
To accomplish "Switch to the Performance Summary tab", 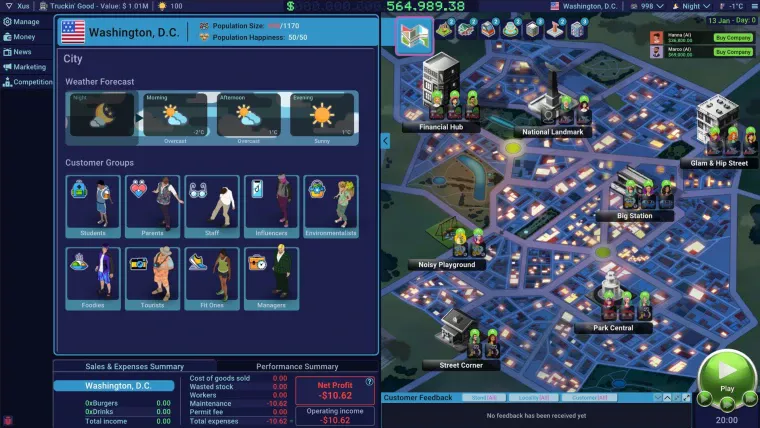I will [297, 367].
